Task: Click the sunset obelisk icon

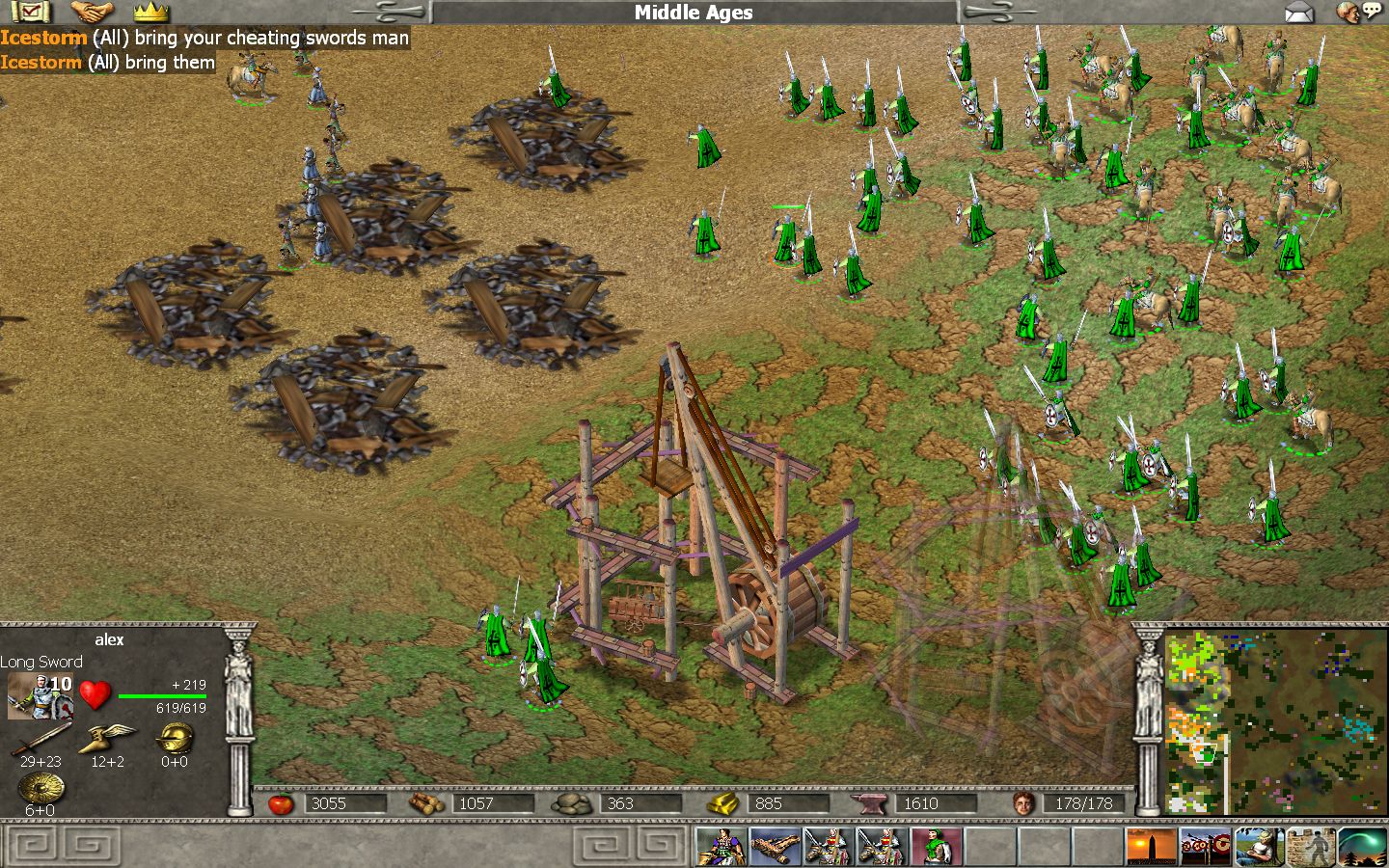Action: pos(1152,847)
